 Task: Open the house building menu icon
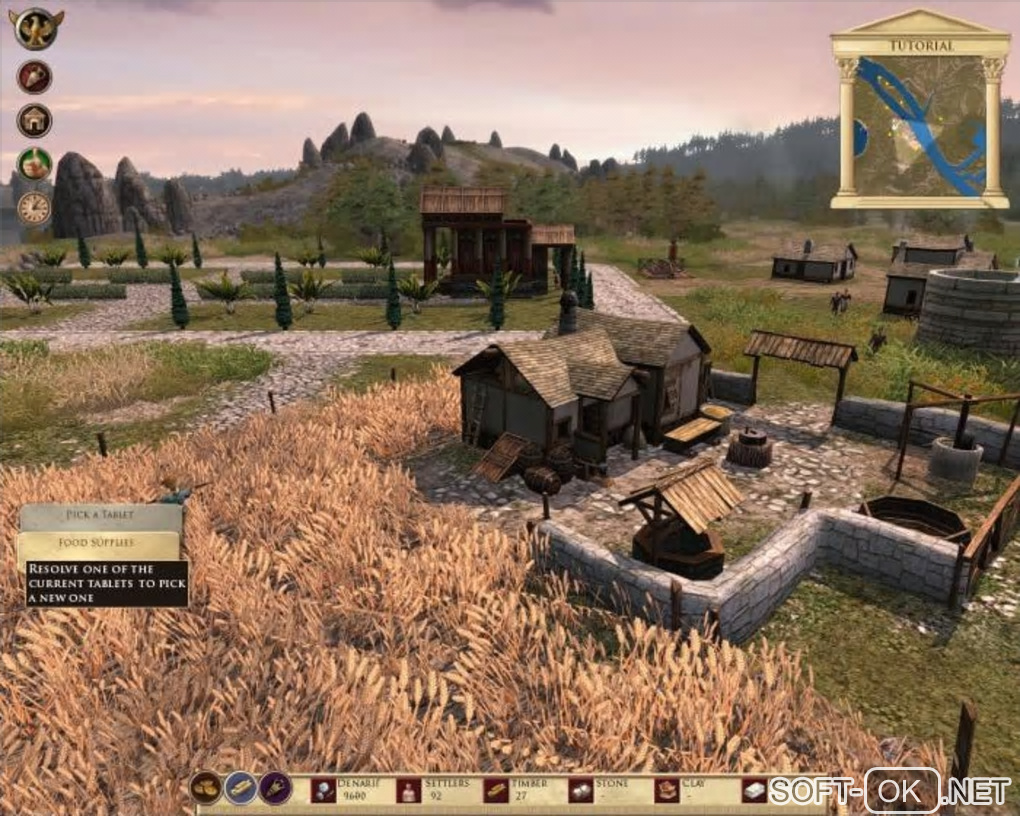34,121
